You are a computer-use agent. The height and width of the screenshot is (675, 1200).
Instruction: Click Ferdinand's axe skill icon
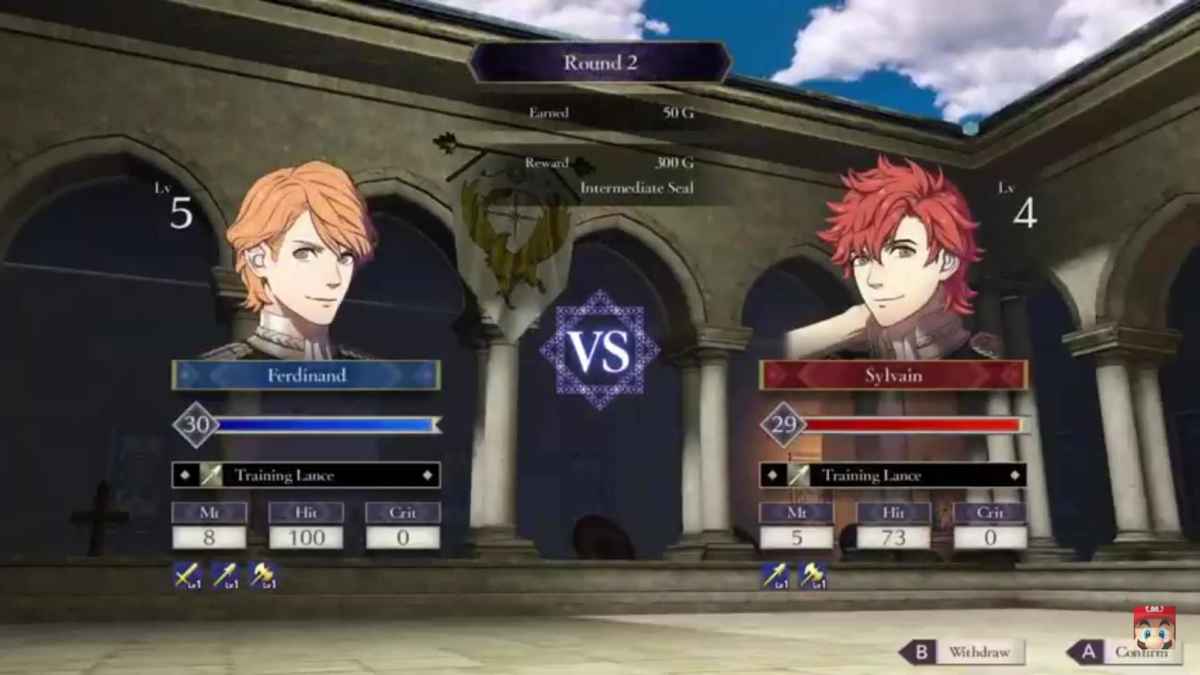(263, 575)
